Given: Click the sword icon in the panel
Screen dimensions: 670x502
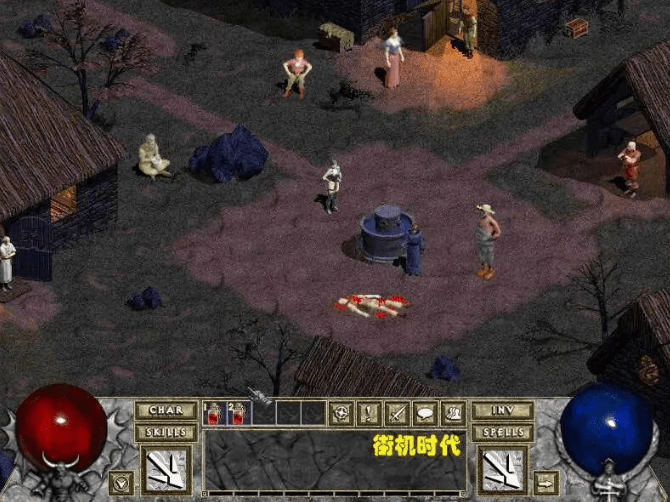Looking at the screenshot, I should [397, 412].
